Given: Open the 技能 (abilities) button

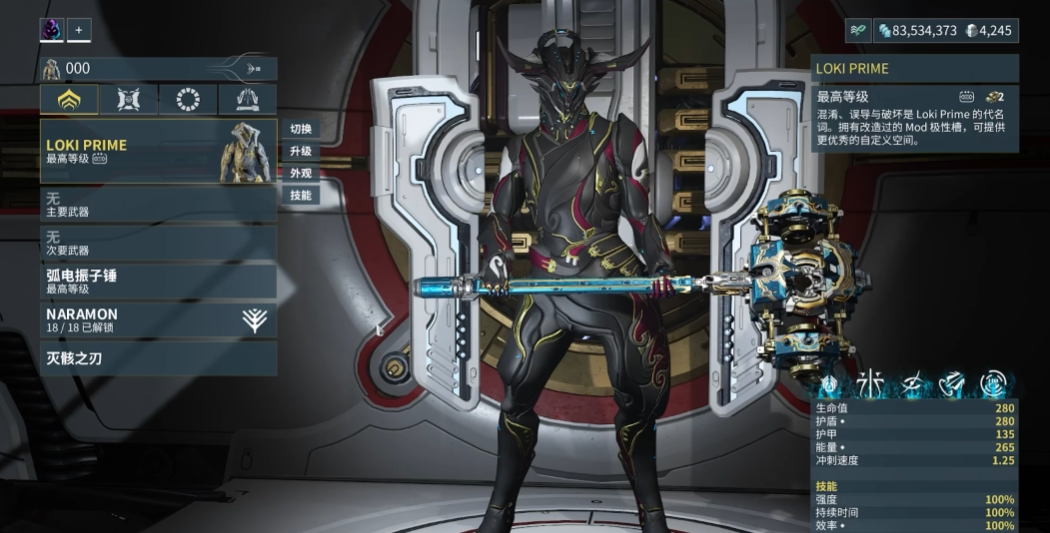Looking at the screenshot, I should point(301,195).
